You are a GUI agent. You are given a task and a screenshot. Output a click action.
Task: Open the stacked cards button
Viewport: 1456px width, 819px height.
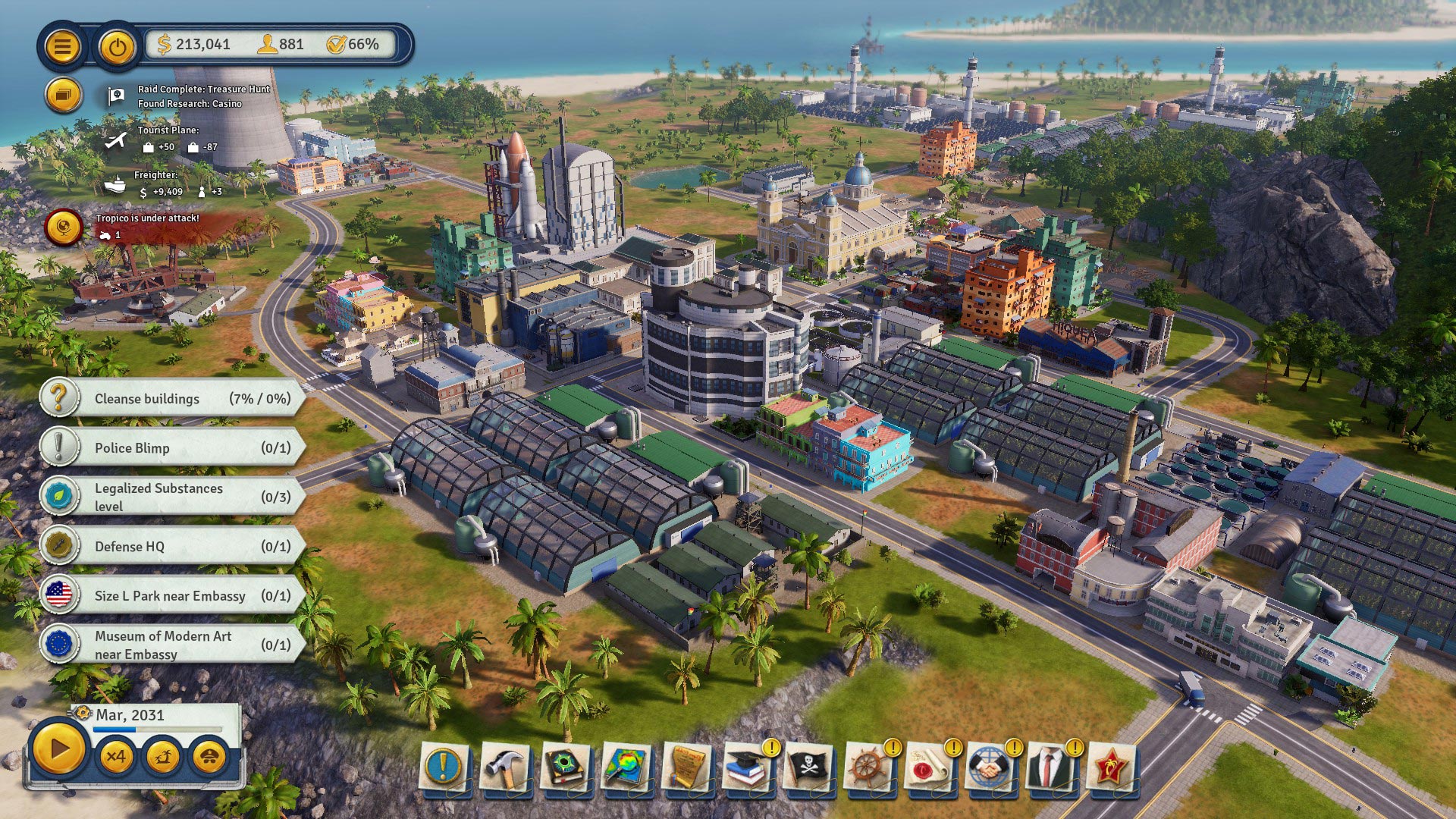63,96
